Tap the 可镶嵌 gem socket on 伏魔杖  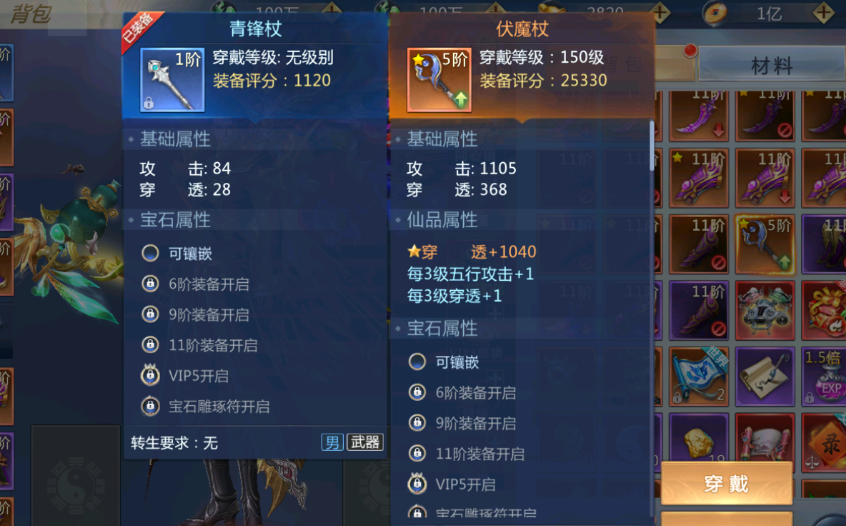pyautogui.click(x=418, y=362)
